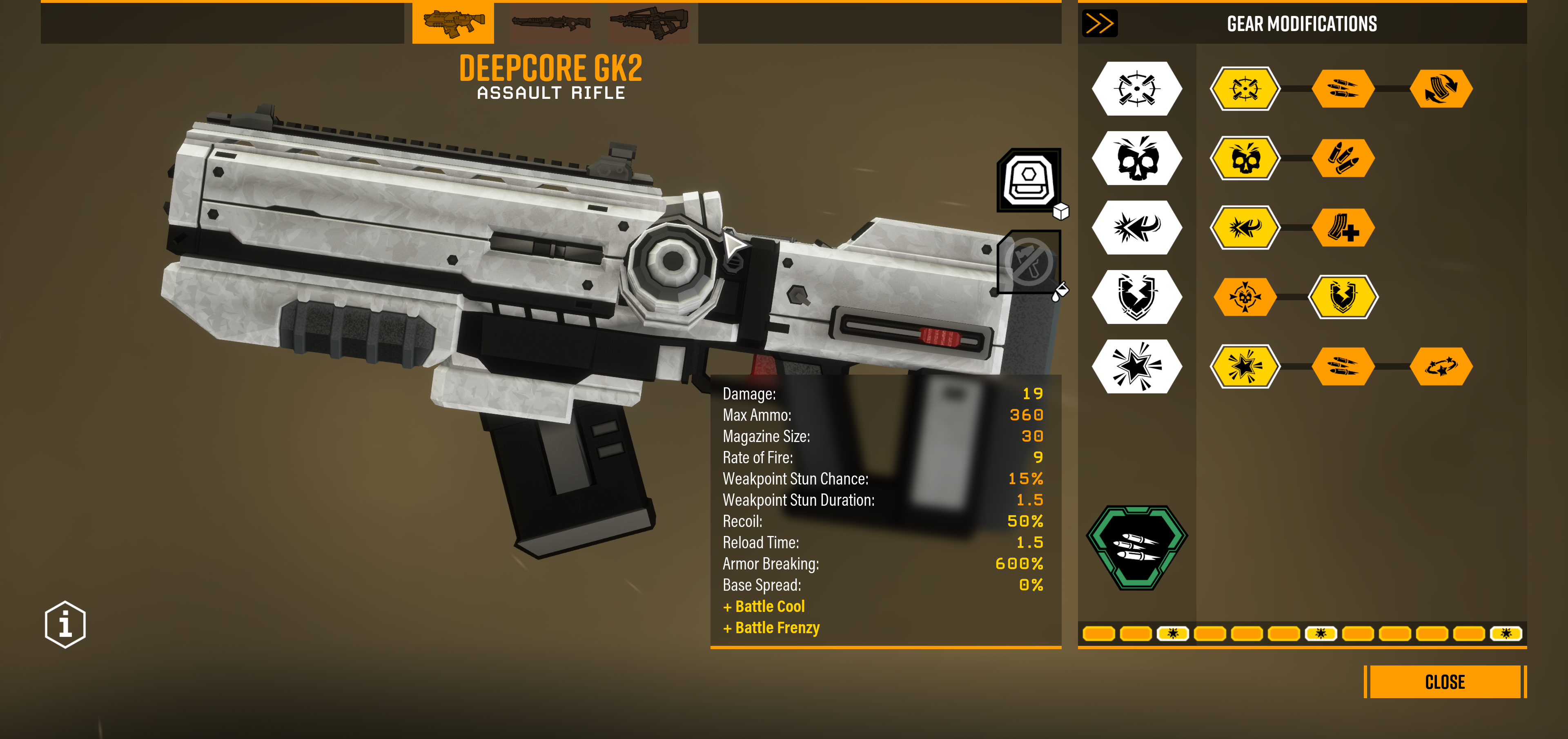The height and width of the screenshot is (739, 1568).
Task: Select tier five starburst mod
Action: (x=1245, y=366)
